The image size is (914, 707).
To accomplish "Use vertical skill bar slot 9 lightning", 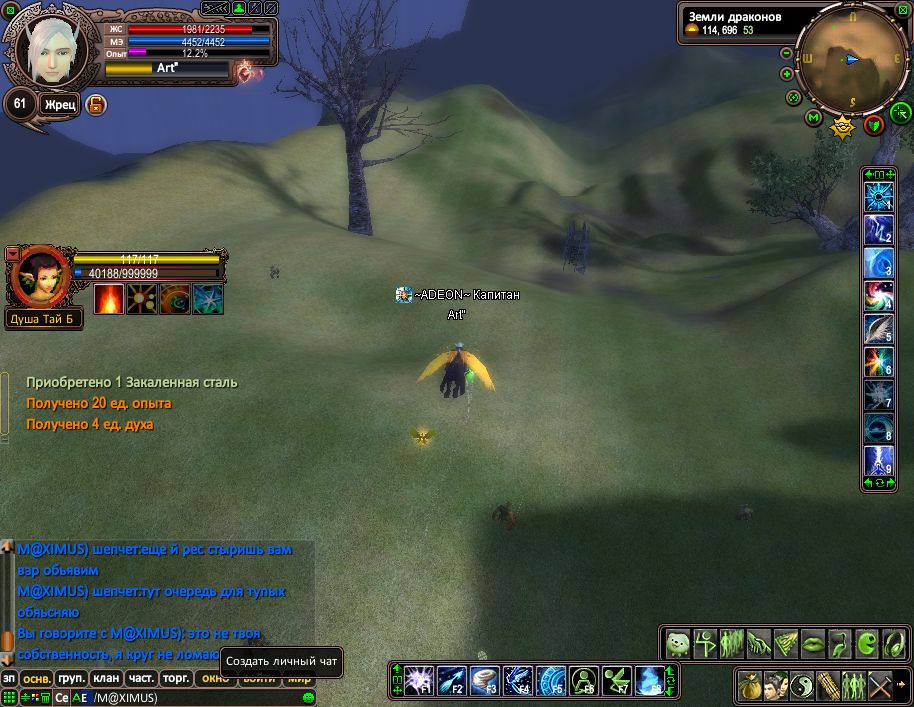I will coord(878,461).
